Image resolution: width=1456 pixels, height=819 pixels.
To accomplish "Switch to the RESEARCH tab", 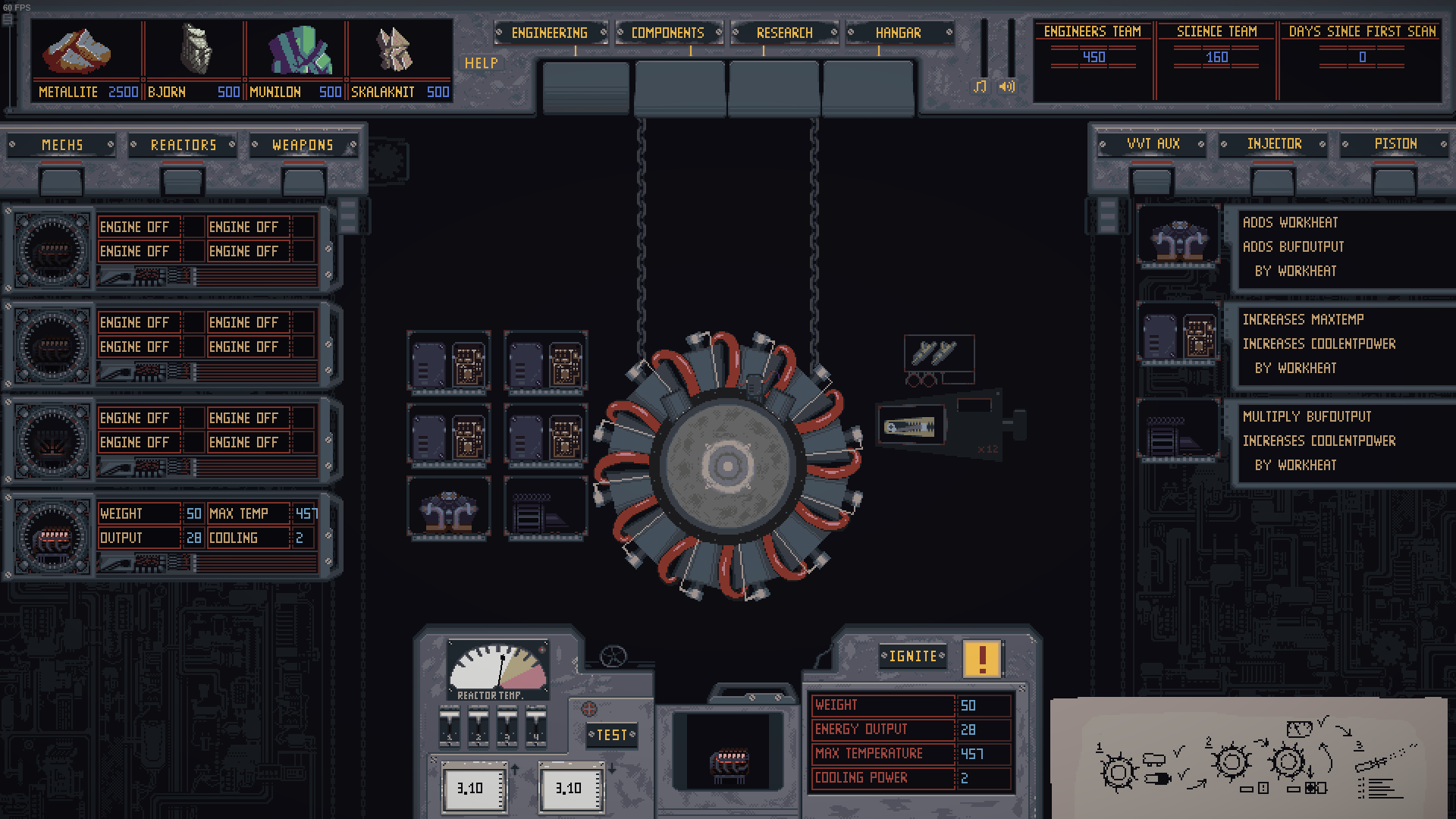I will coord(785,33).
